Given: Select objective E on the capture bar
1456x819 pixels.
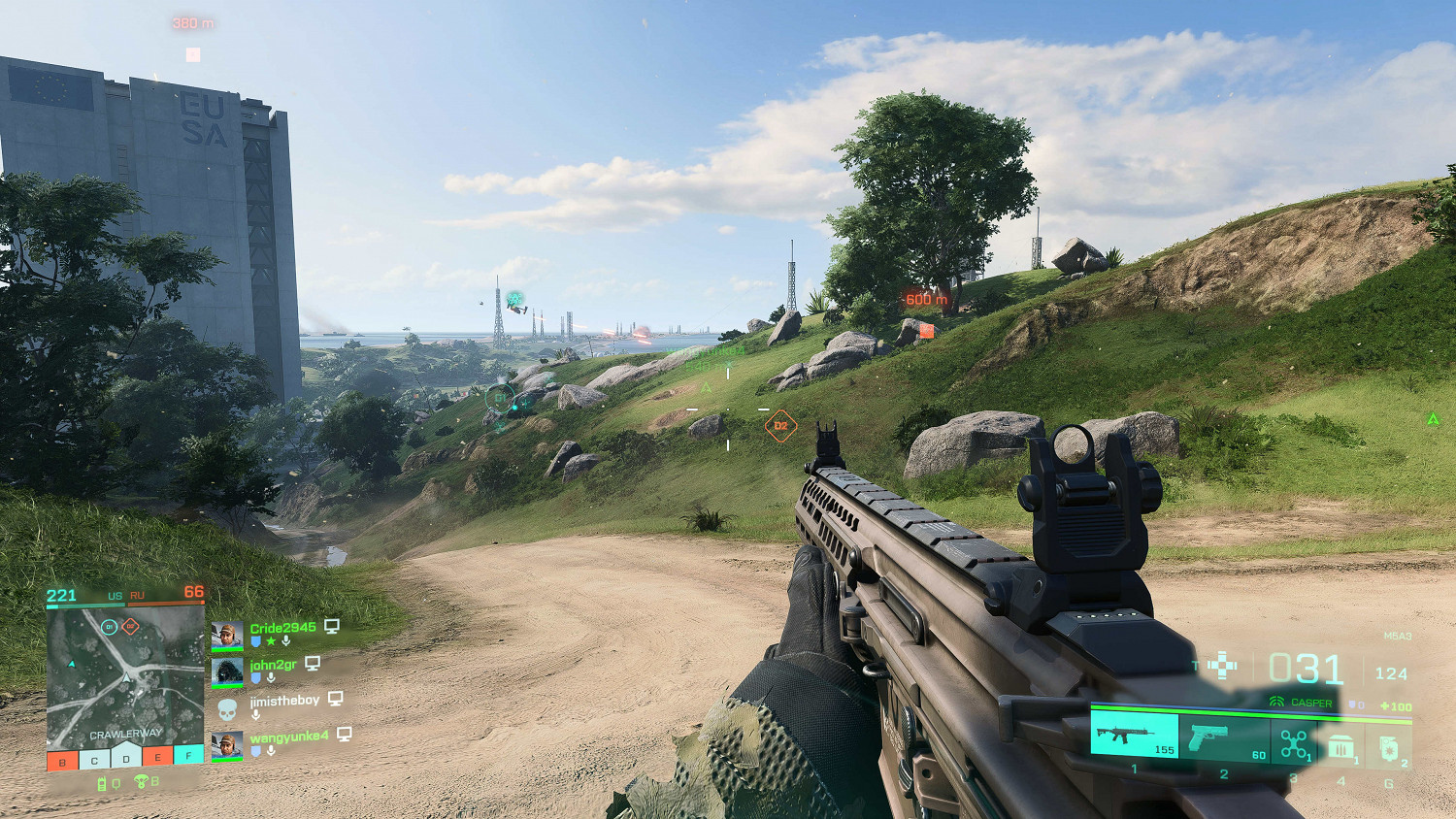Looking at the screenshot, I should coord(157,758).
